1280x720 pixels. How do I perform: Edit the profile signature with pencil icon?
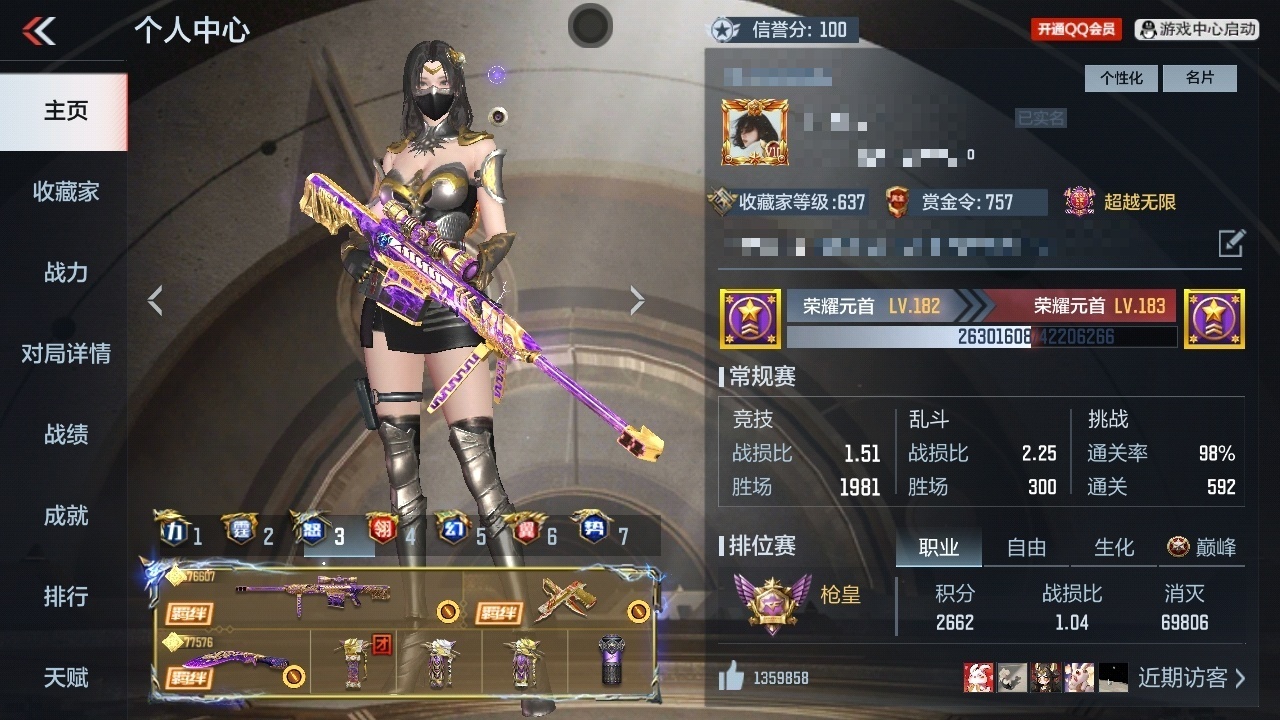pos(1231,243)
